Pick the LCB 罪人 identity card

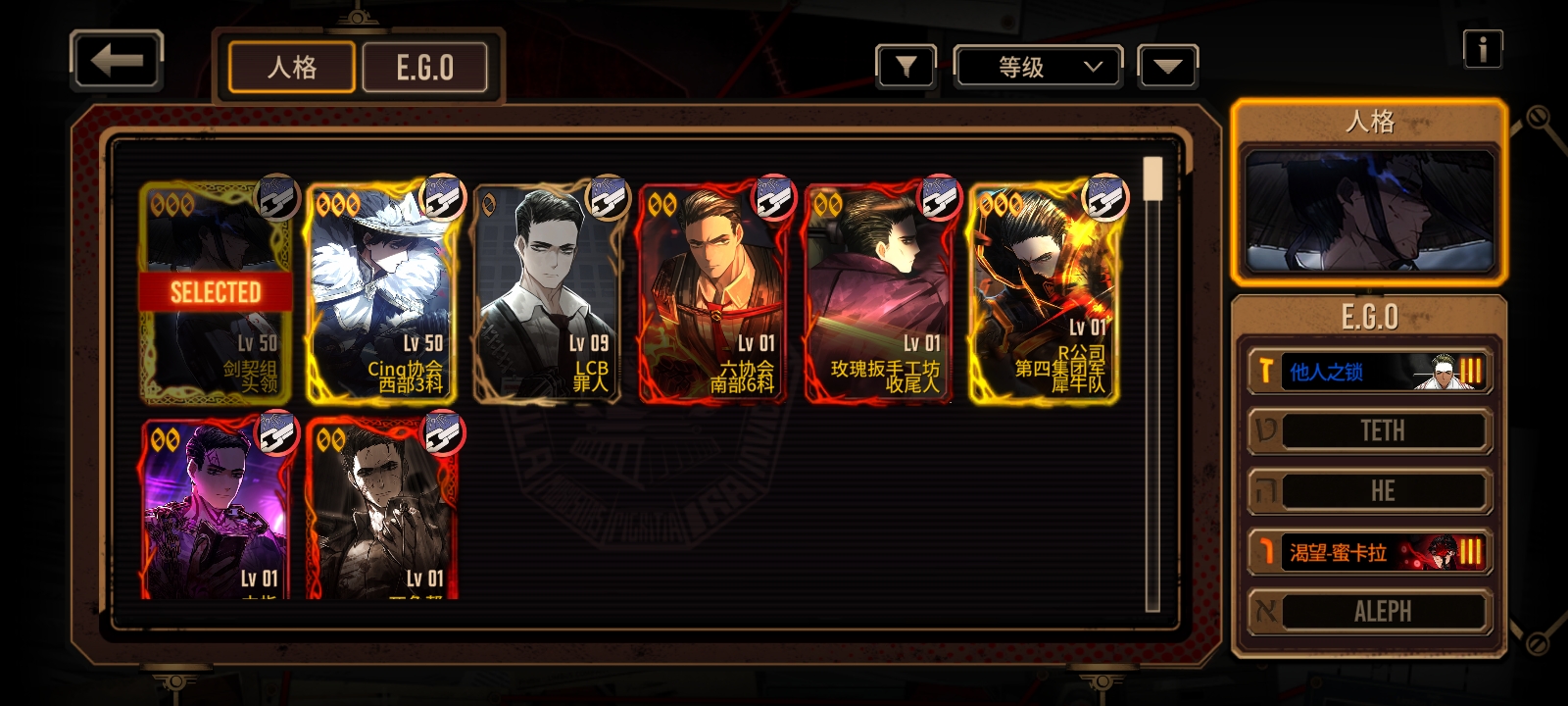(547, 292)
